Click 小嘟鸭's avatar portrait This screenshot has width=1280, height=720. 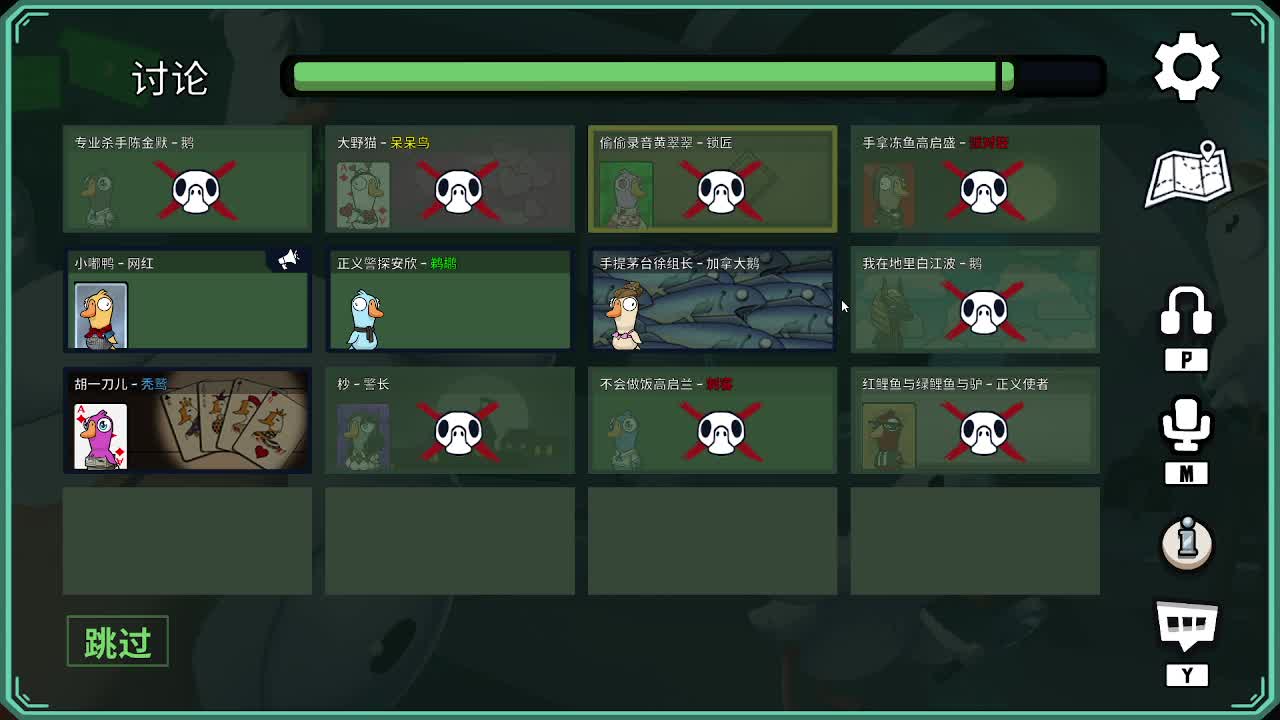click(x=100, y=314)
